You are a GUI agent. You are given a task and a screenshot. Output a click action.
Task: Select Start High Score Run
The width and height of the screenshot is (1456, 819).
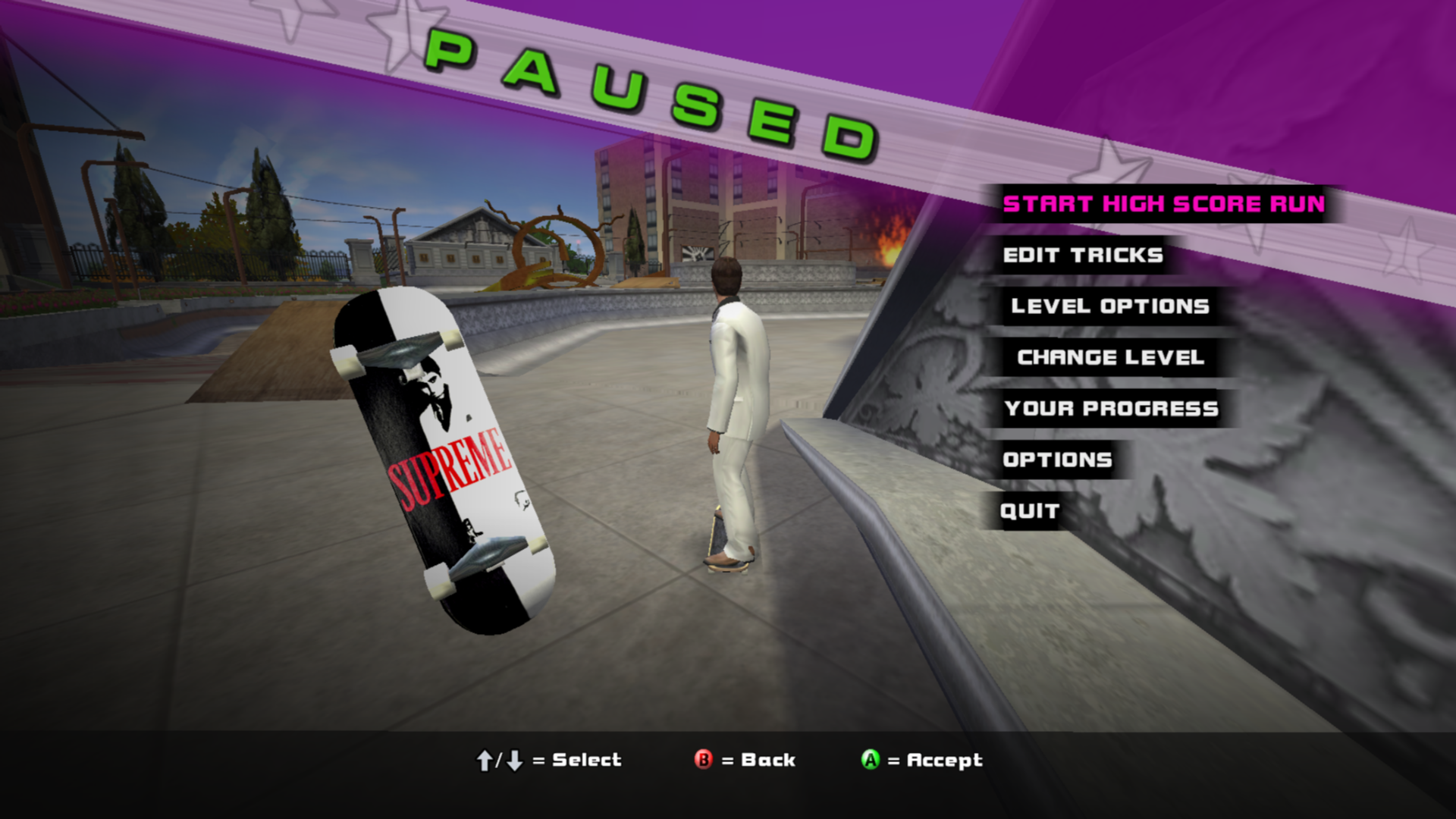click(x=1163, y=204)
